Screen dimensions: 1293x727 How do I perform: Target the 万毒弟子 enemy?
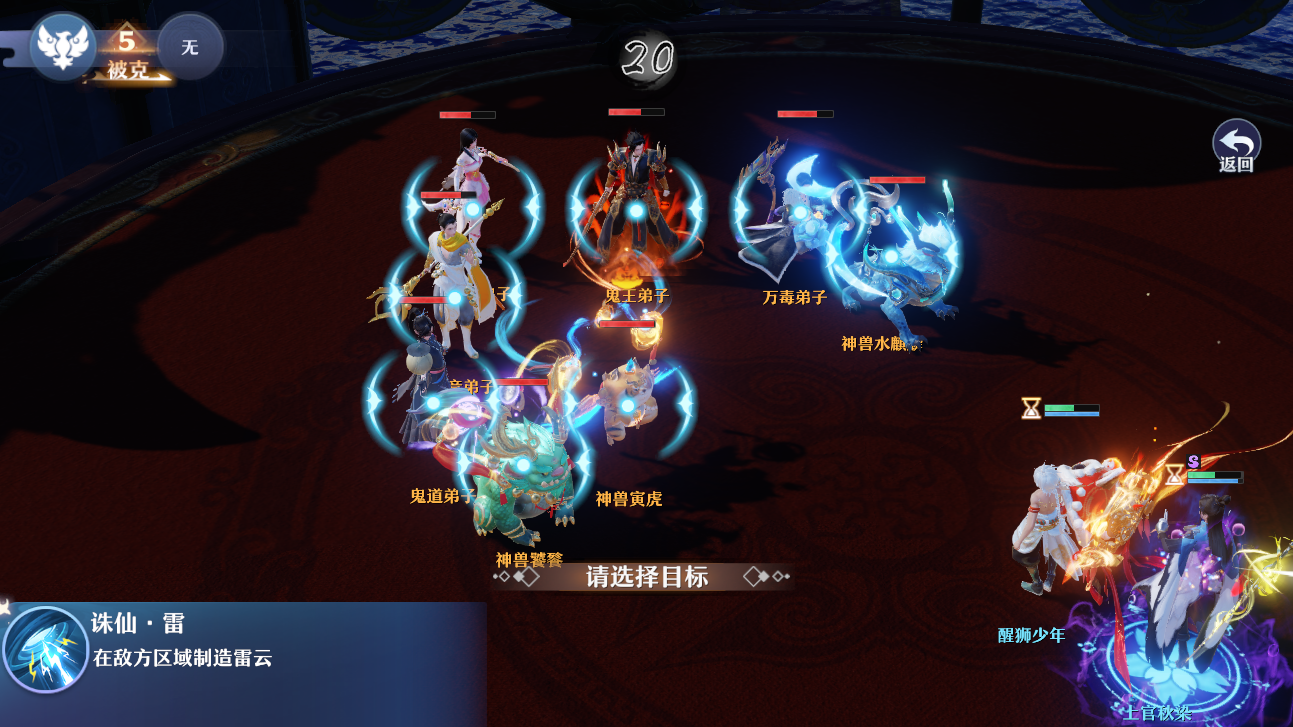click(799, 213)
